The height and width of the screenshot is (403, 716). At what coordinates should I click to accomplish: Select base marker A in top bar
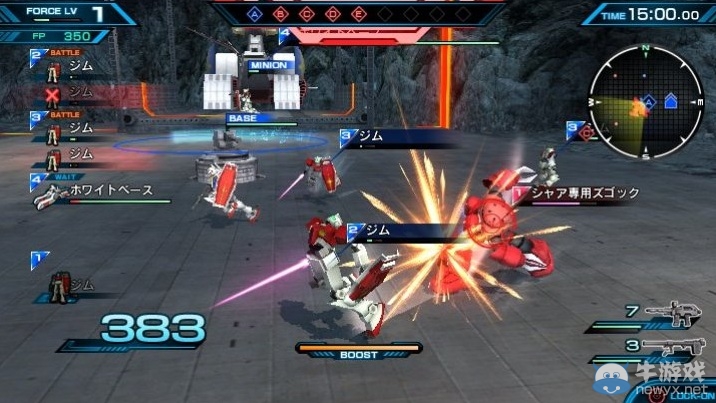coord(255,15)
